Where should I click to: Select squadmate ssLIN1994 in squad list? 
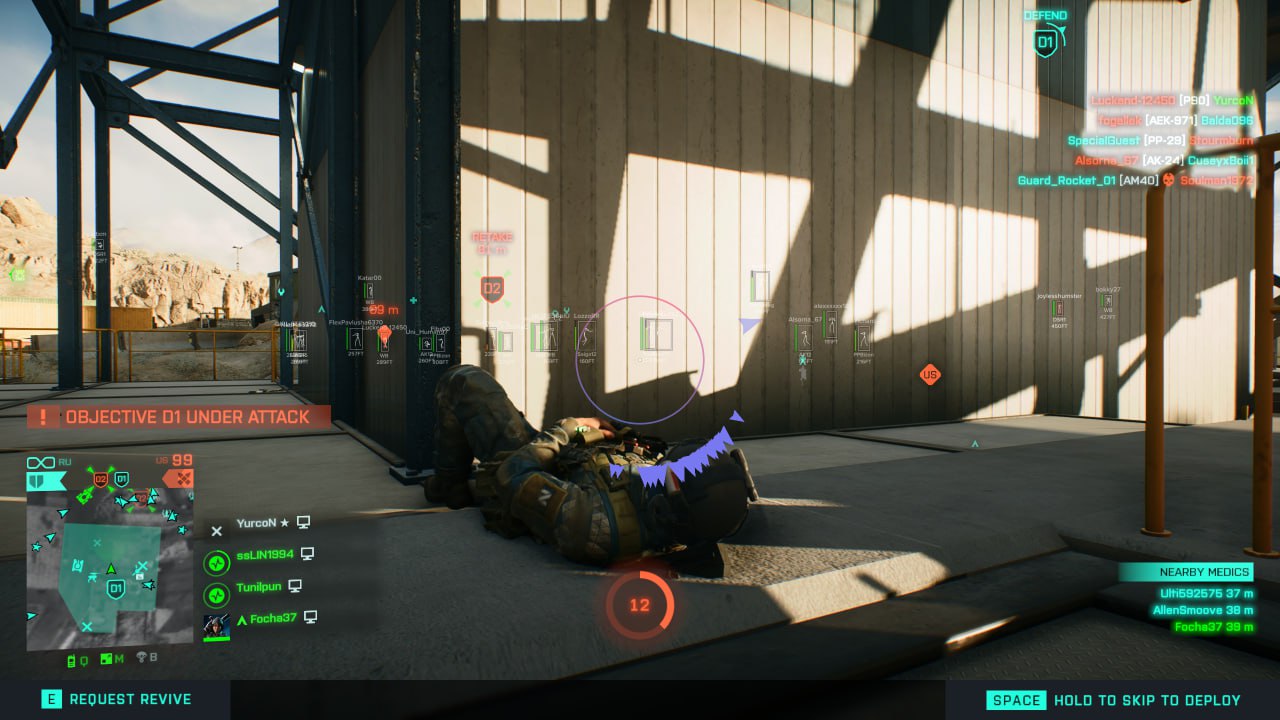click(265, 554)
